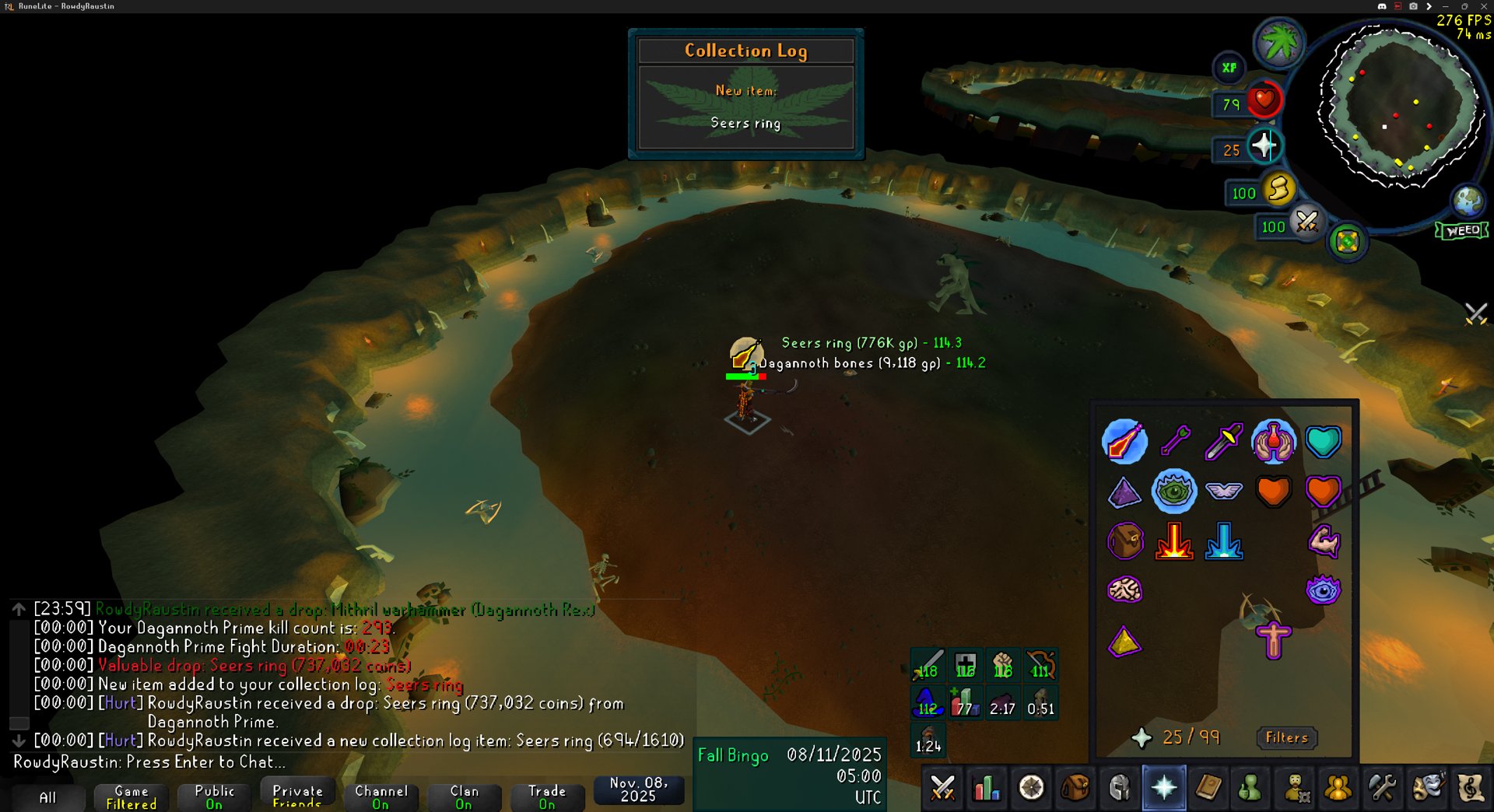The width and height of the screenshot is (1494, 812).
Task: Open the Music player tab
Action: [1470, 789]
